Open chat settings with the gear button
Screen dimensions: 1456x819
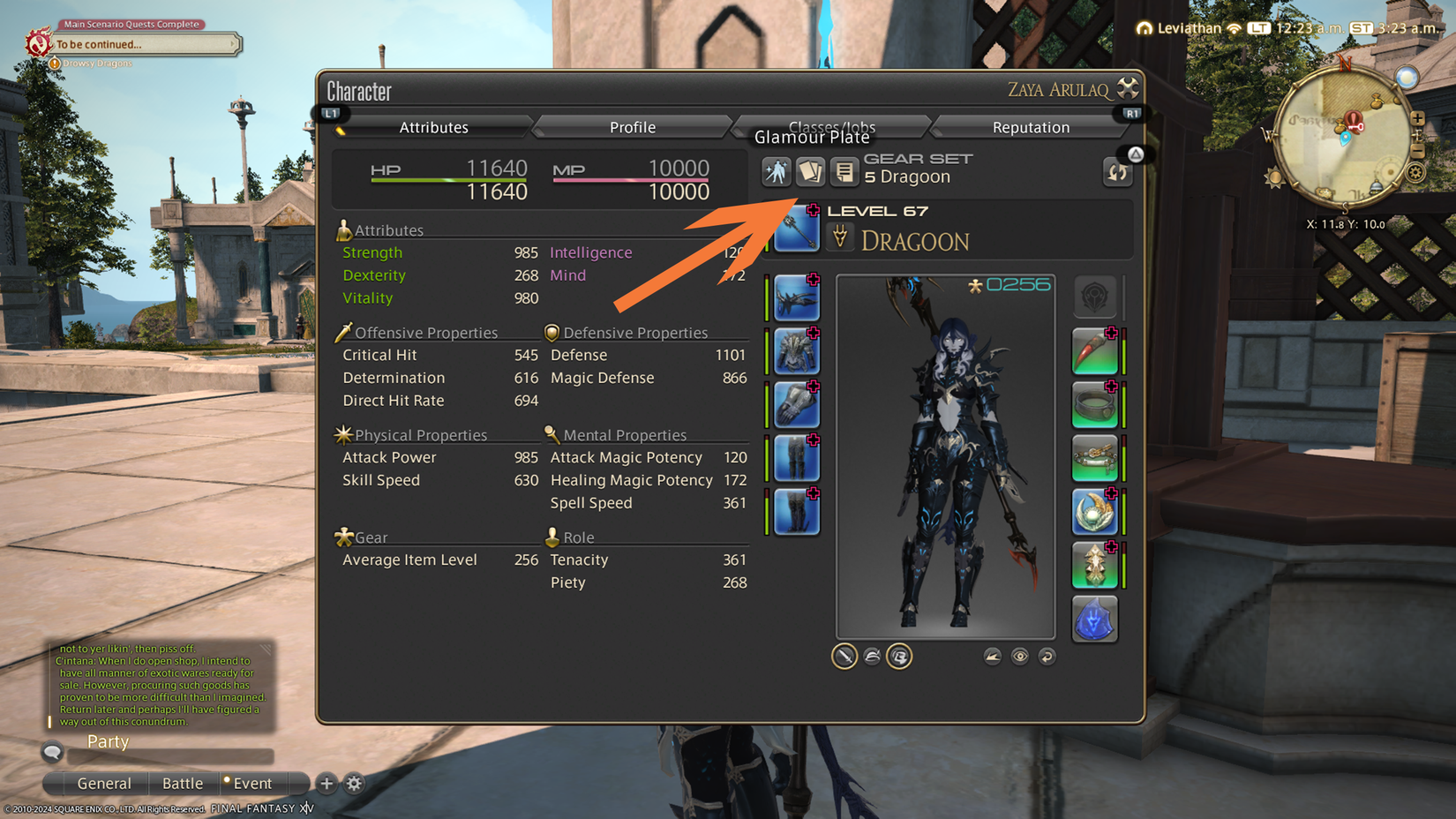click(353, 784)
